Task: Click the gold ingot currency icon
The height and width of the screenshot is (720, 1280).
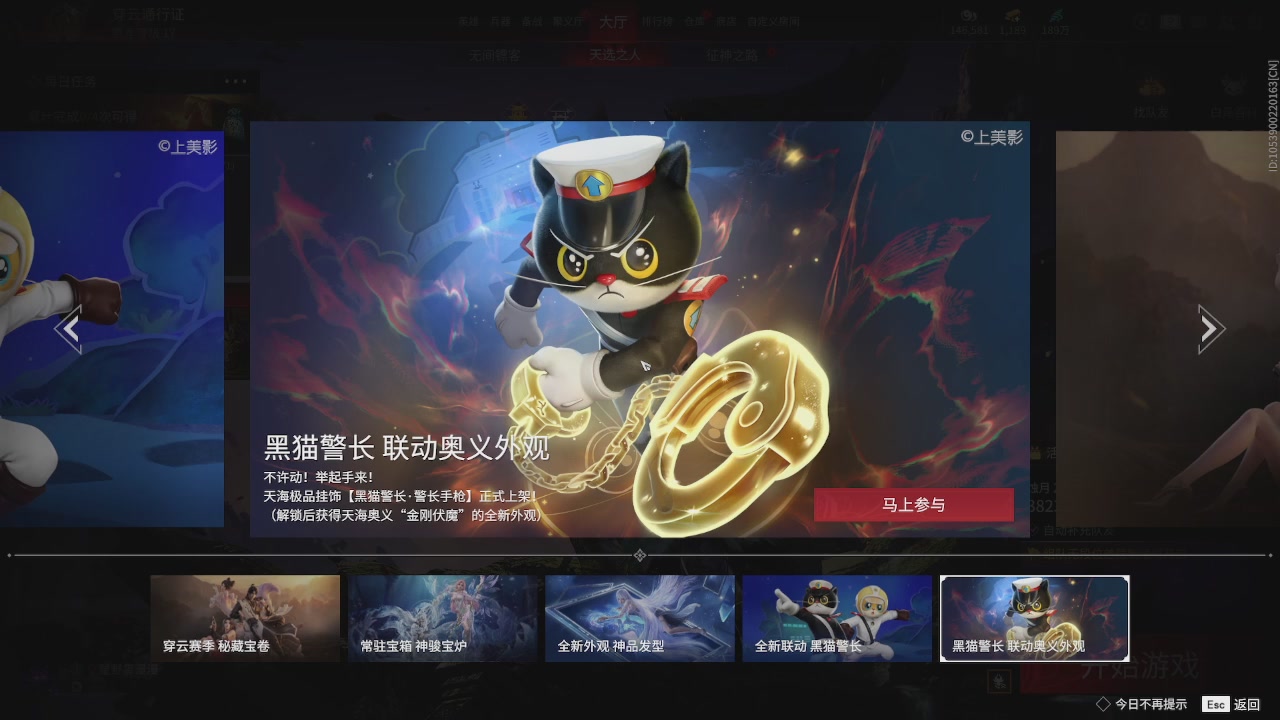Action: click(1013, 15)
